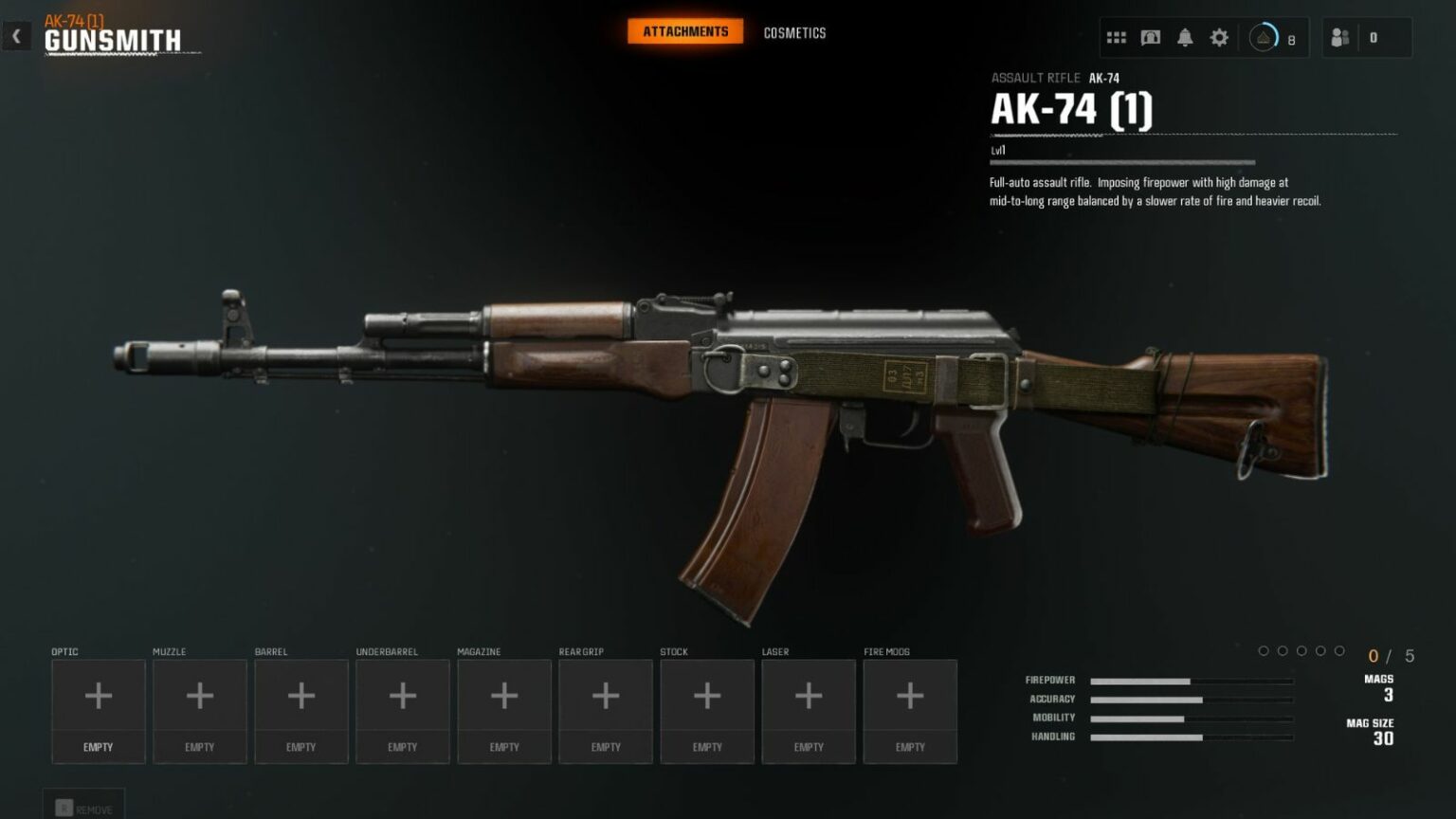1456x819 pixels.
Task: View the battle pass progress circle
Action: (x=1264, y=39)
